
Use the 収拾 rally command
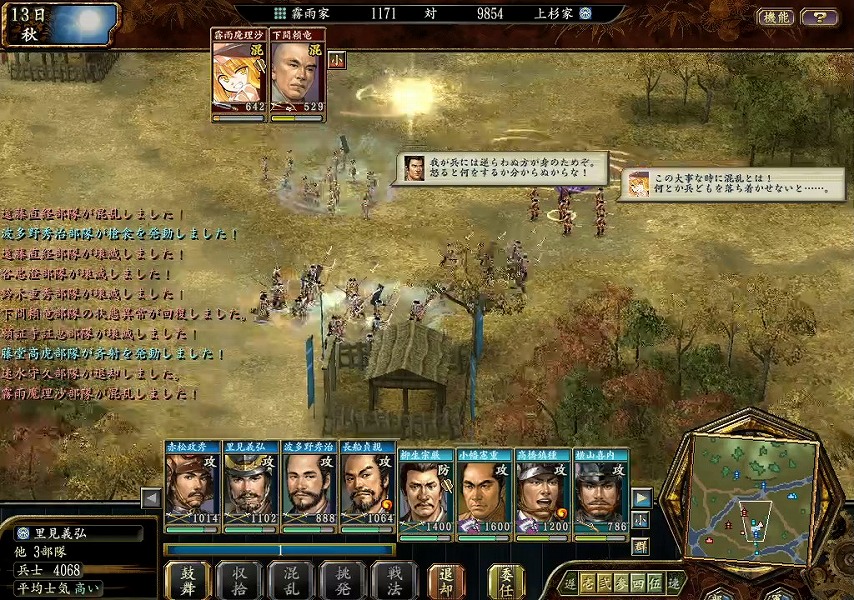coord(240,579)
